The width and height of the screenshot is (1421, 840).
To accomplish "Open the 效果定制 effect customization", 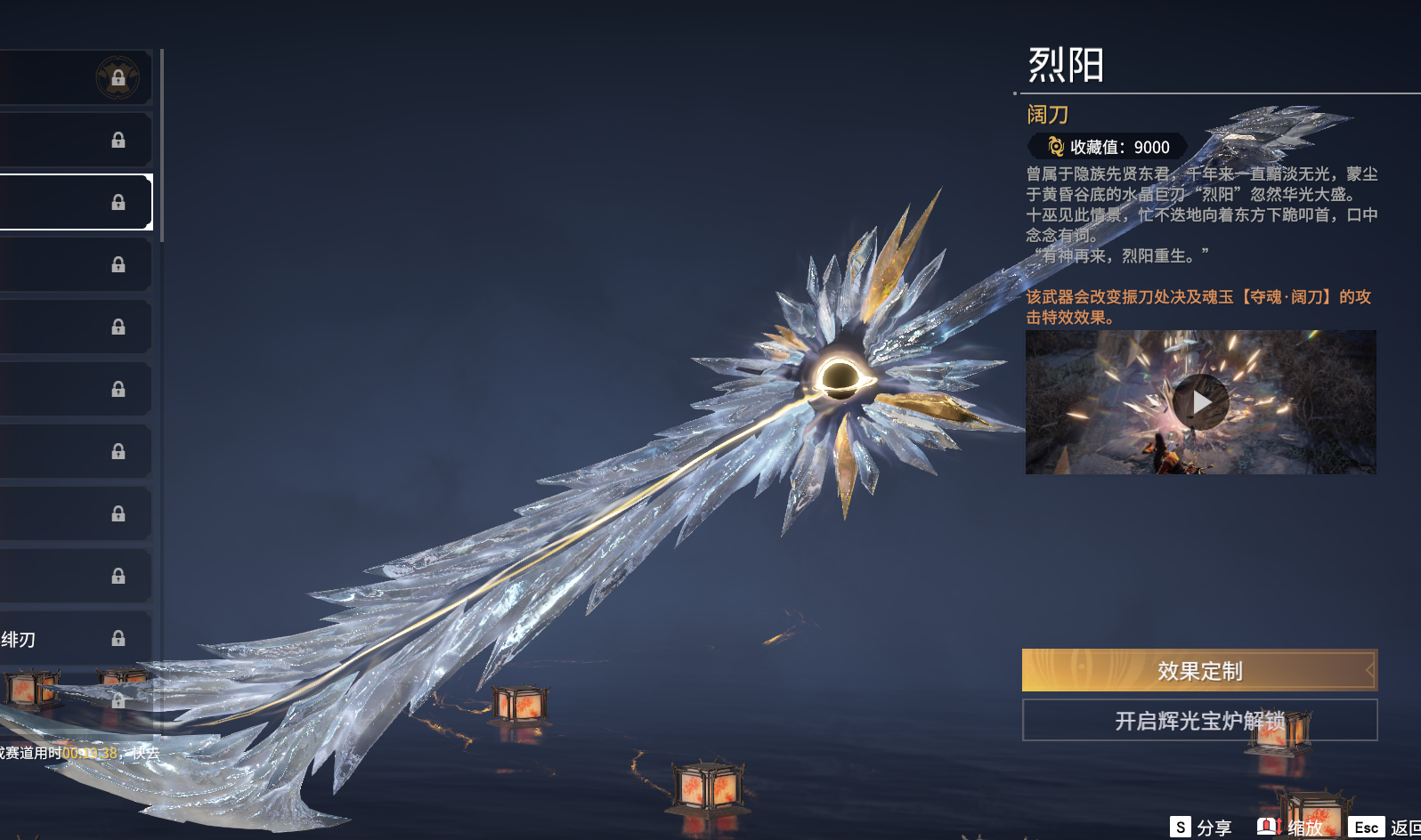I will click(1198, 670).
